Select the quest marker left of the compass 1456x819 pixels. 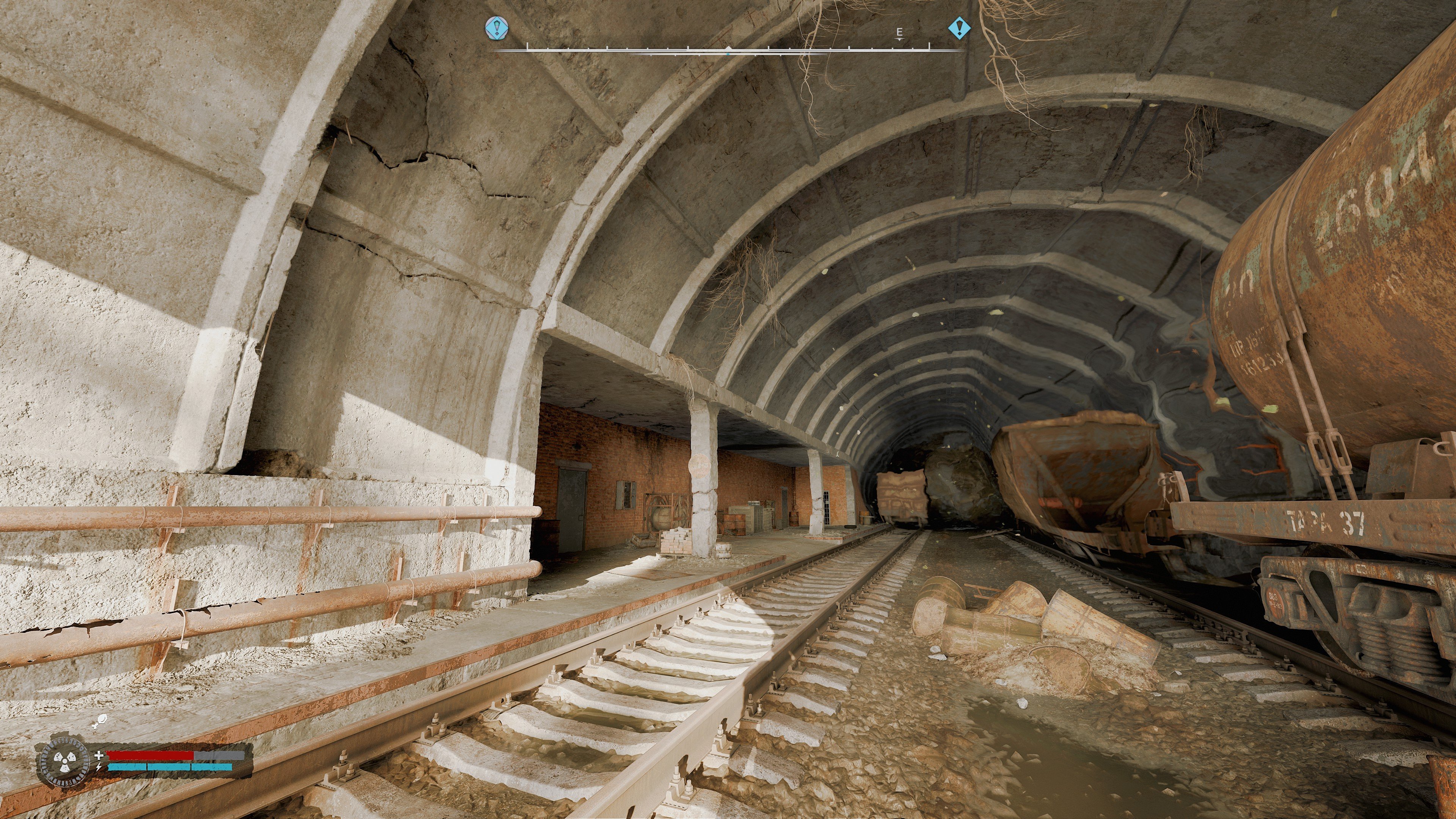click(497, 28)
